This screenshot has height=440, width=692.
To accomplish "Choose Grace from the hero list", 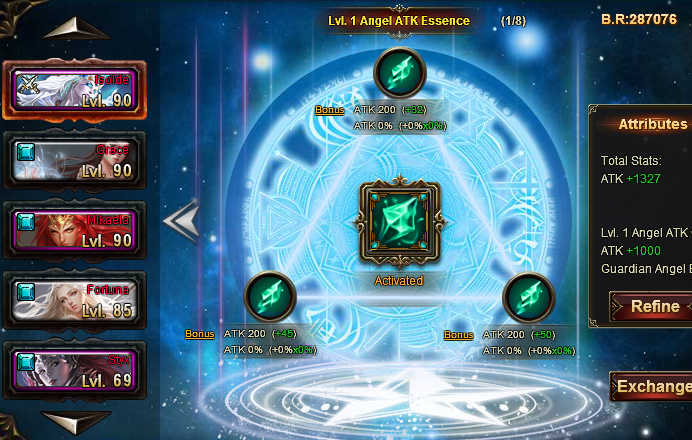I will (x=75, y=160).
